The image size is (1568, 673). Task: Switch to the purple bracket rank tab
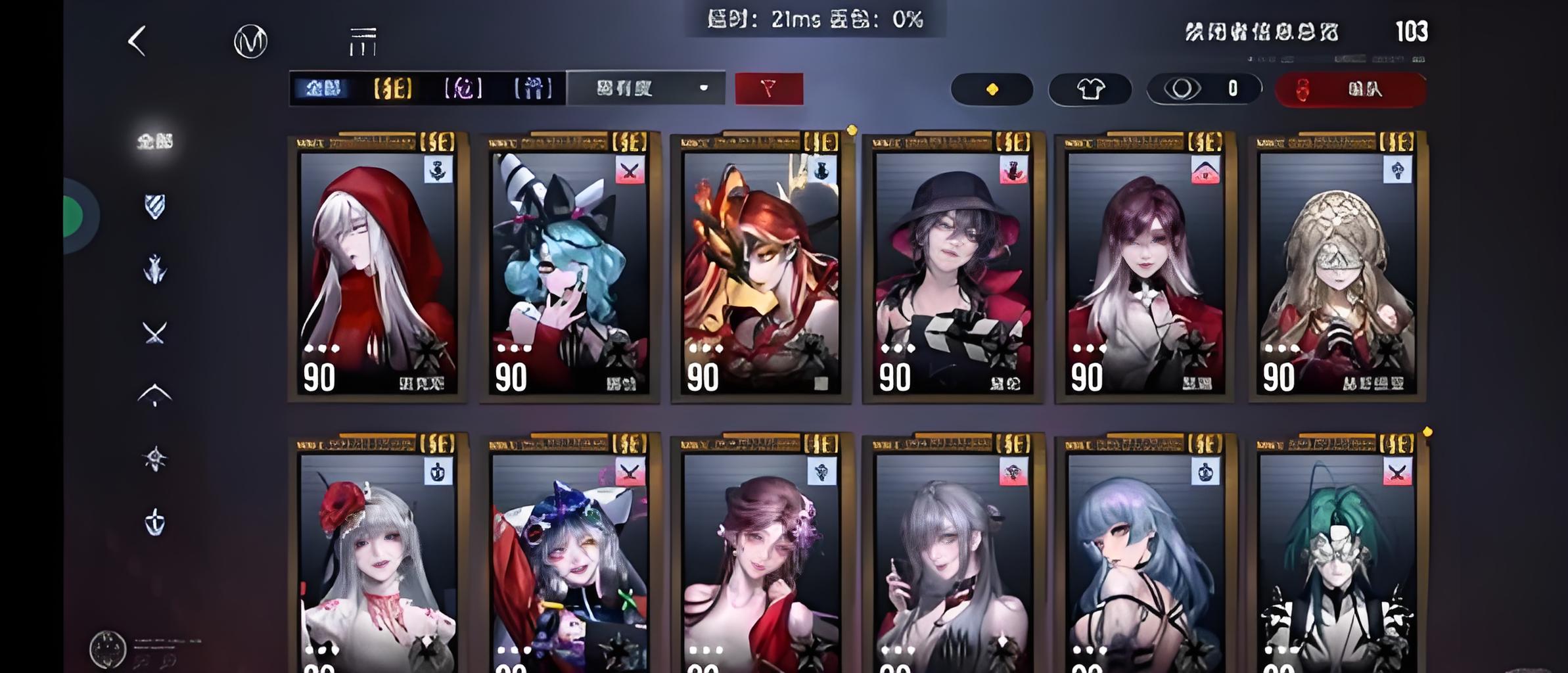pyautogui.click(x=463, y=88)
